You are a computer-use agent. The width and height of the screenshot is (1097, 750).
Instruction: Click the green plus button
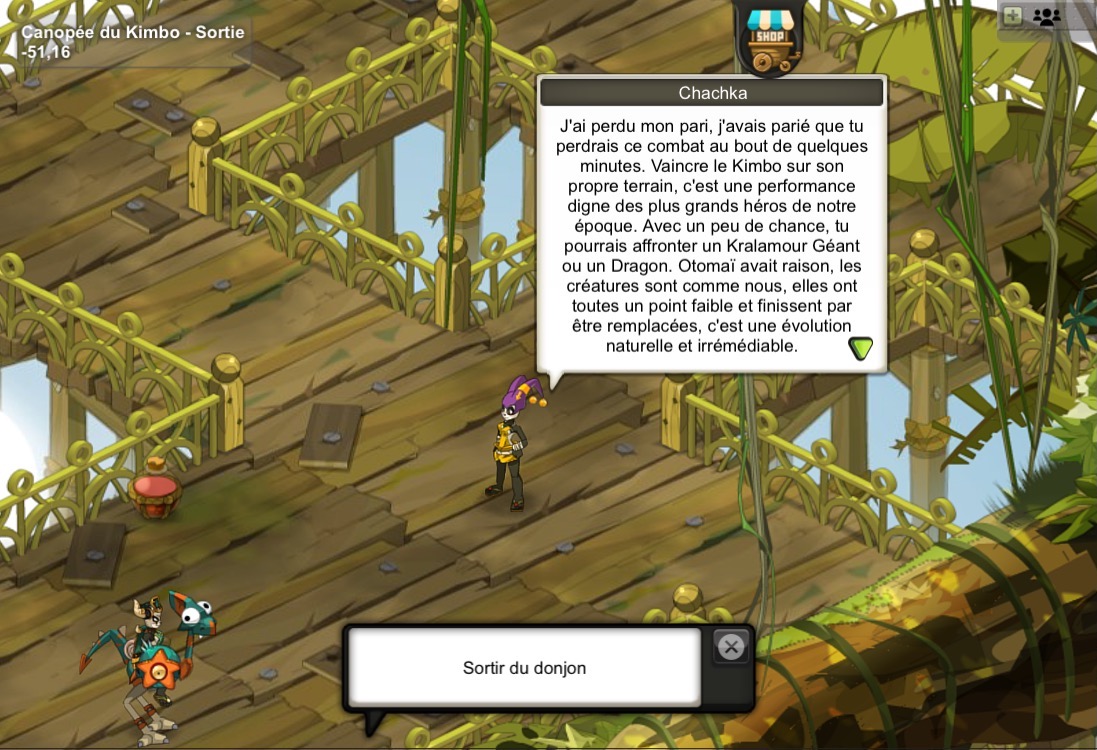click(x=1013, y=16)
